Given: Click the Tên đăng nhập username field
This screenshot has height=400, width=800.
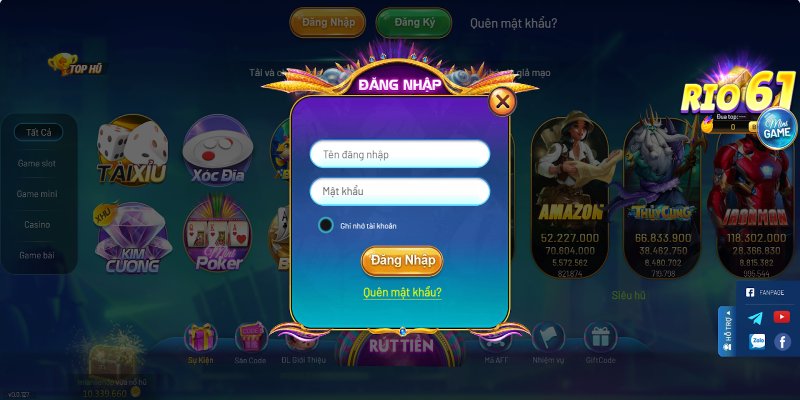Looking at the screenshot, I should 399,154.
